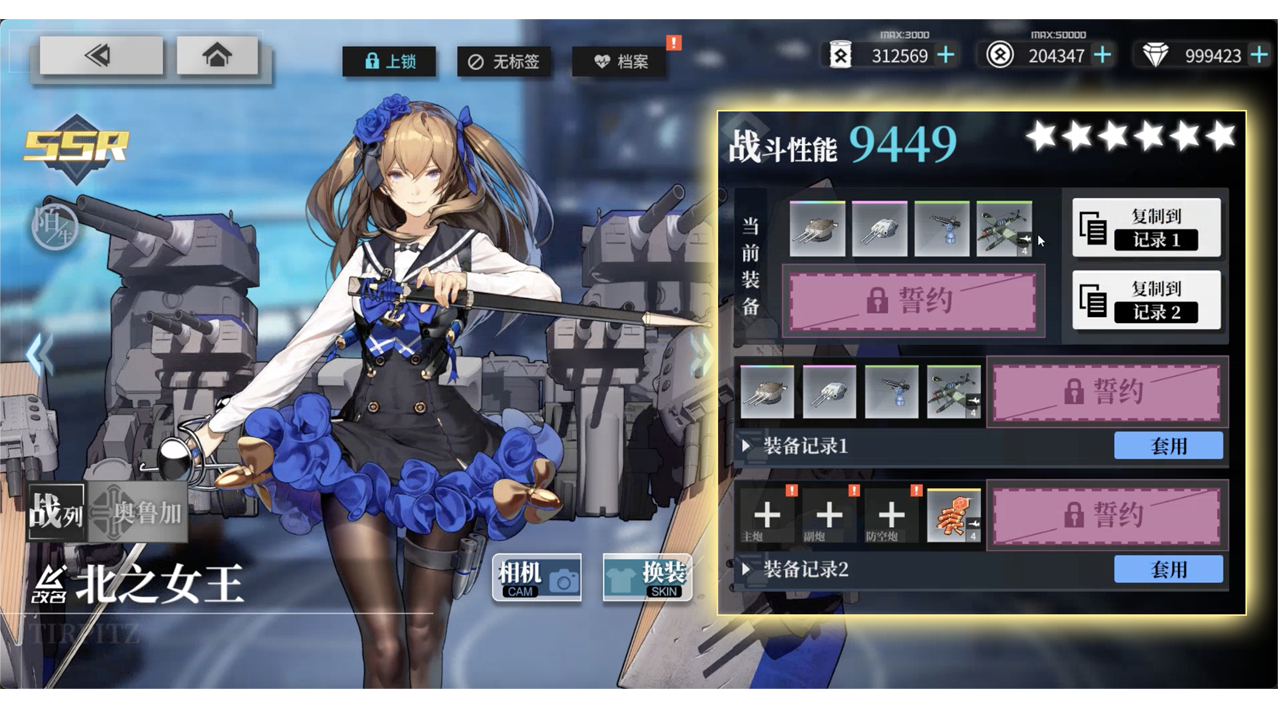
Task: Return home via the house button
Action: [x=217, y=56]
